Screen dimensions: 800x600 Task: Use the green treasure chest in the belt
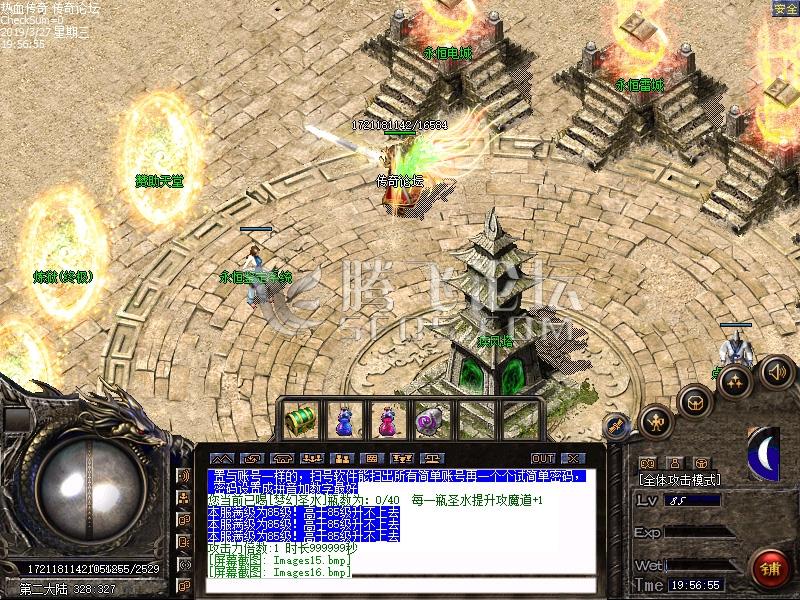coord(300,419)
